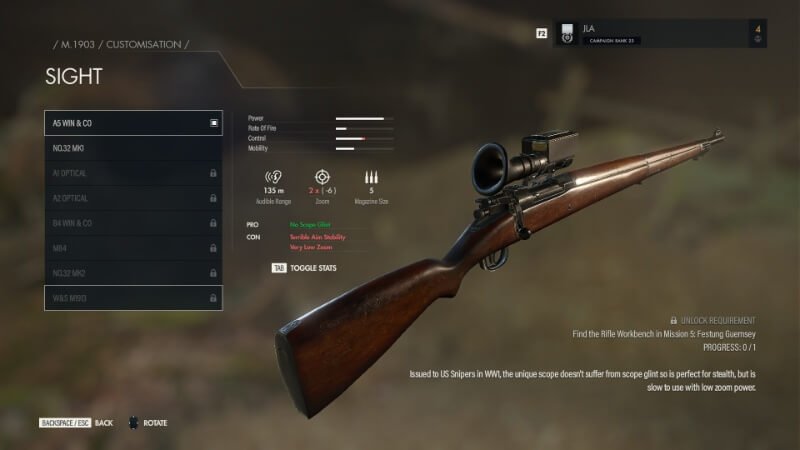Select the A5 Win & Co sight
The image size is (800, 450).
pyautogui.click(x=133, y=123)
